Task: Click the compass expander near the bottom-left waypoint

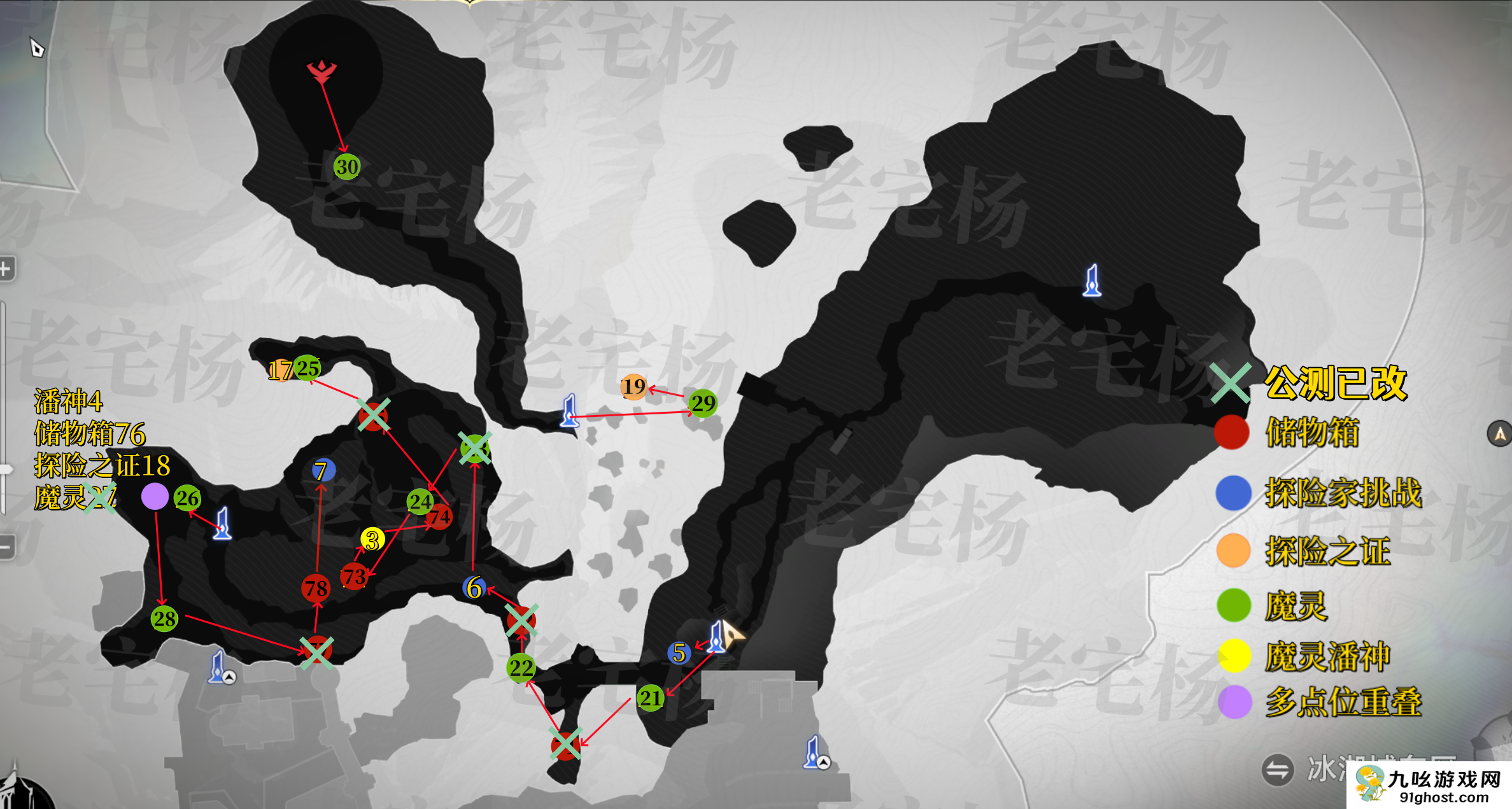Action: [229, 678]
